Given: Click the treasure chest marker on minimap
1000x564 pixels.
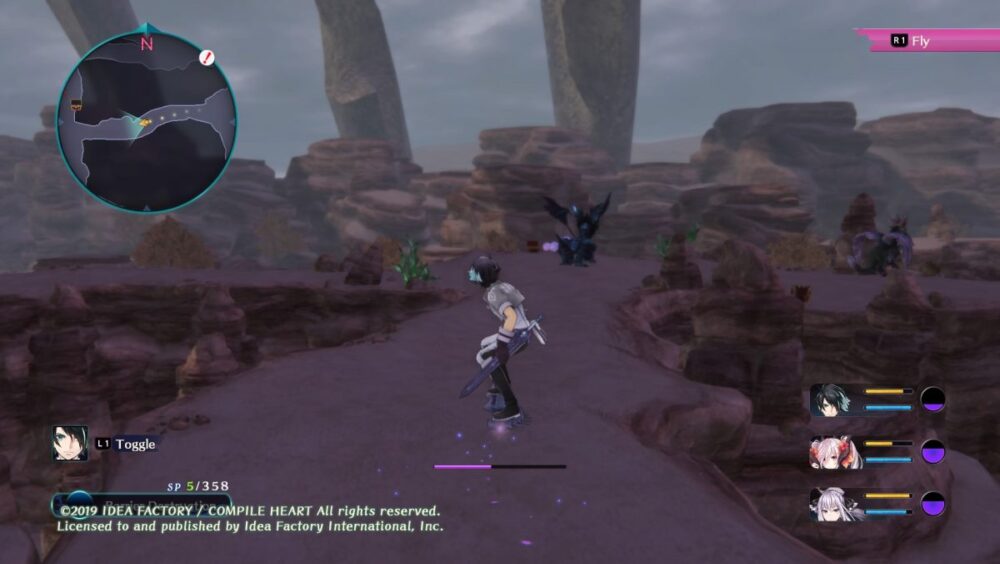Looking at the screenshot, I should (75, 103).
